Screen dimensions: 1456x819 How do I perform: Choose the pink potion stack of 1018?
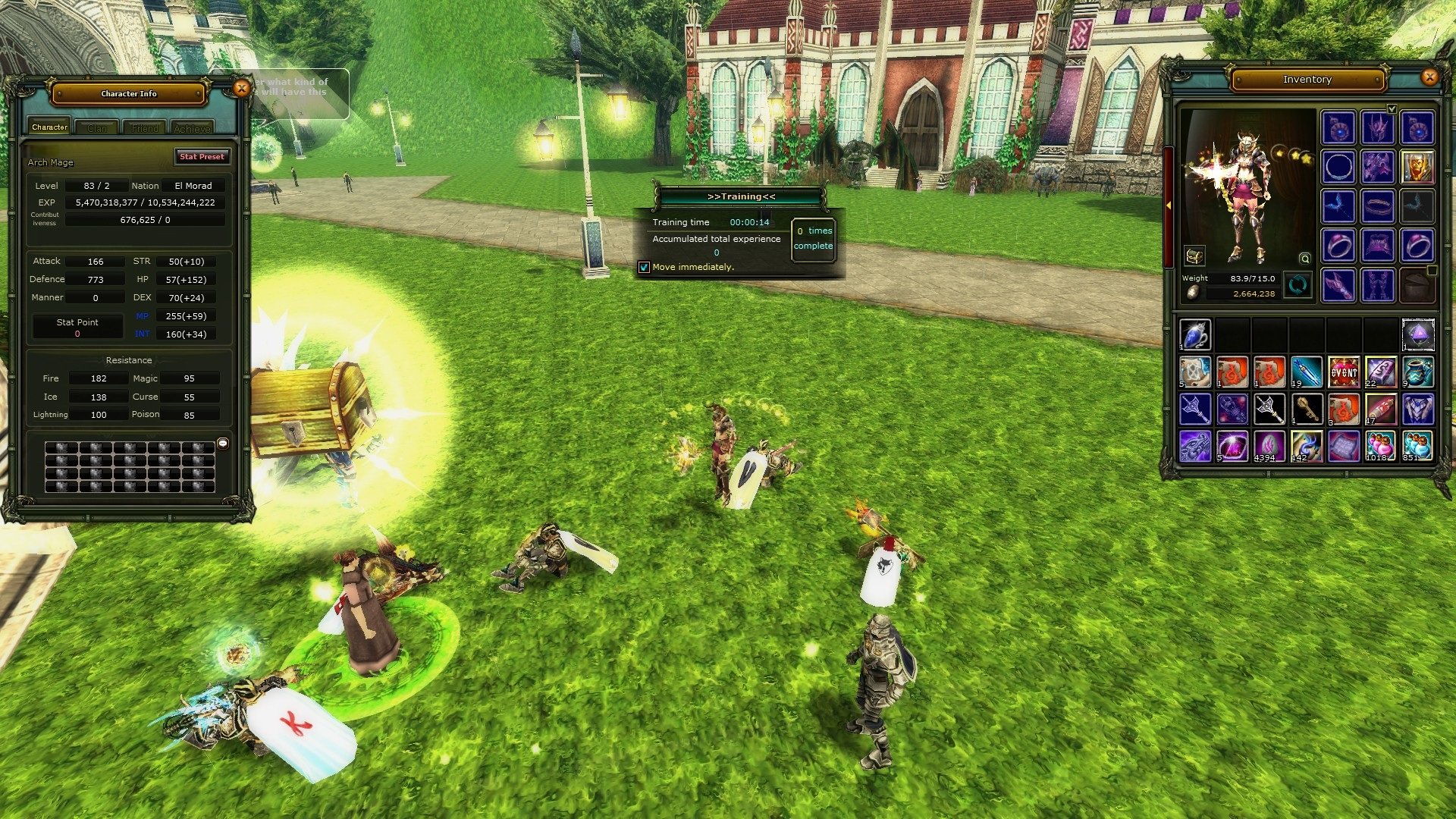tap(1379, 447)
